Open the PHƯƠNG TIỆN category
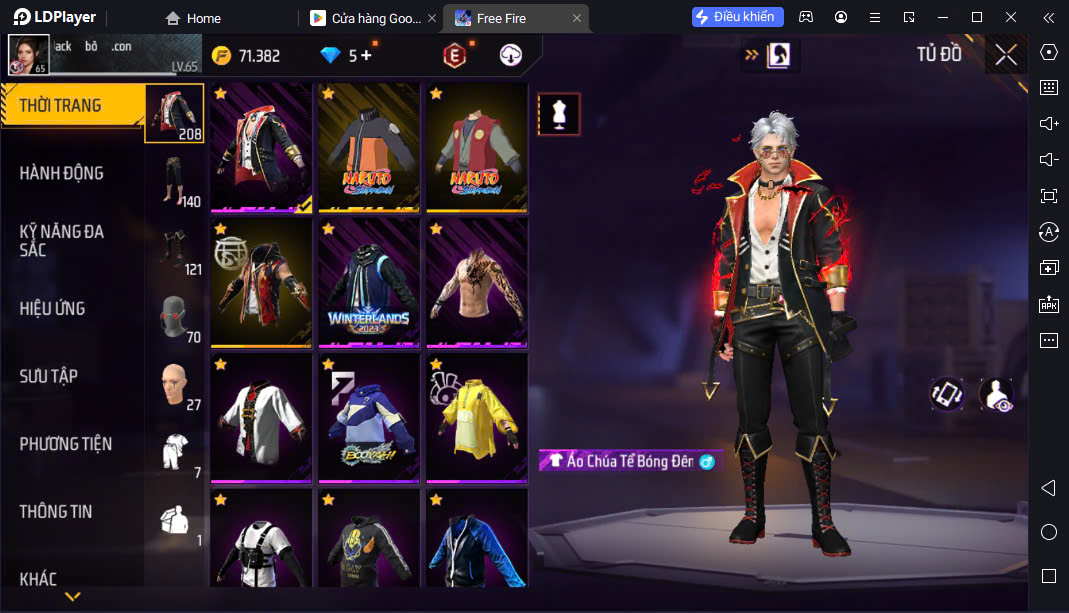The image size is (1069, 613). click(x=66, y=444)
